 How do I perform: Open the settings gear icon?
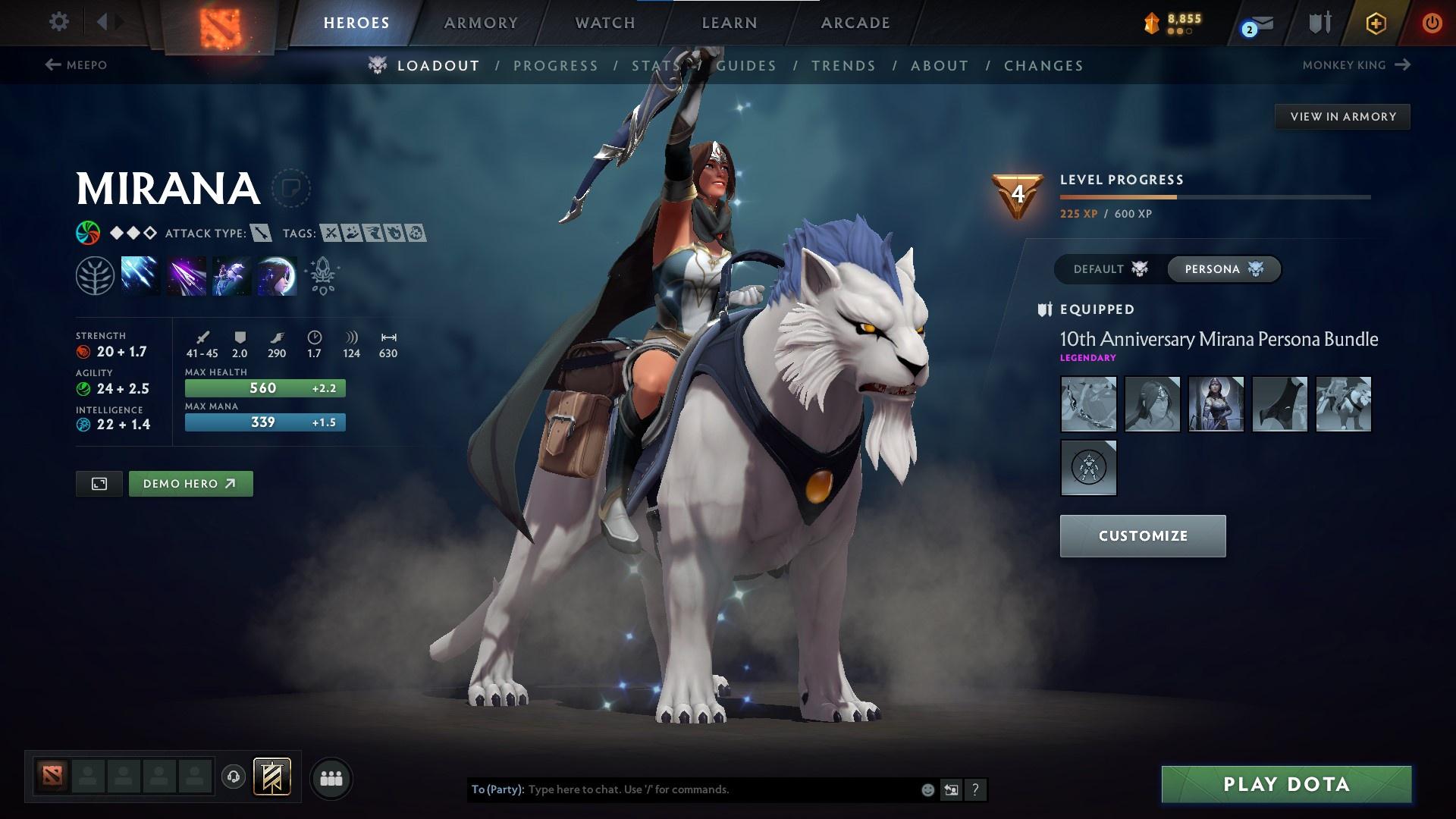(59, 22)
